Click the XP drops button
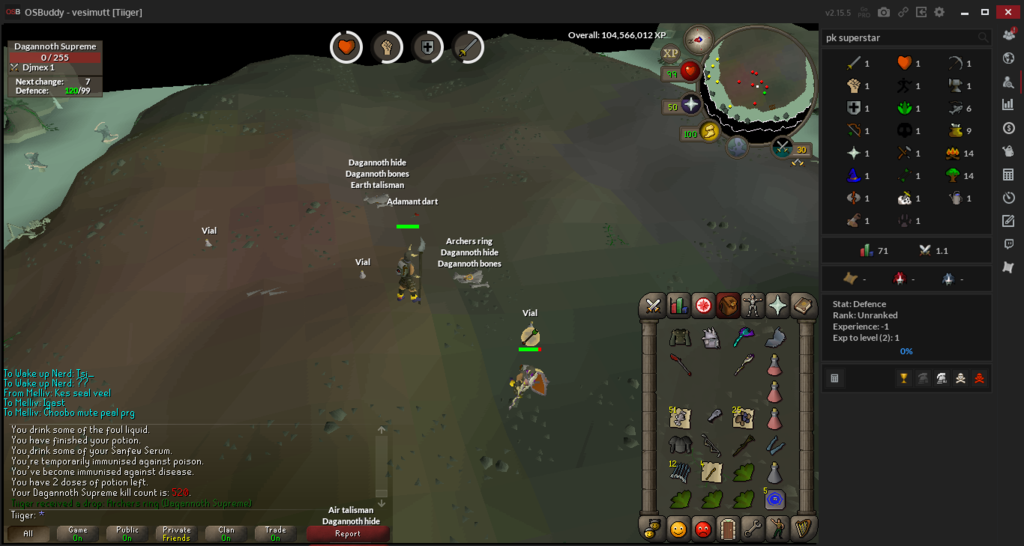 tap(670, 53)
